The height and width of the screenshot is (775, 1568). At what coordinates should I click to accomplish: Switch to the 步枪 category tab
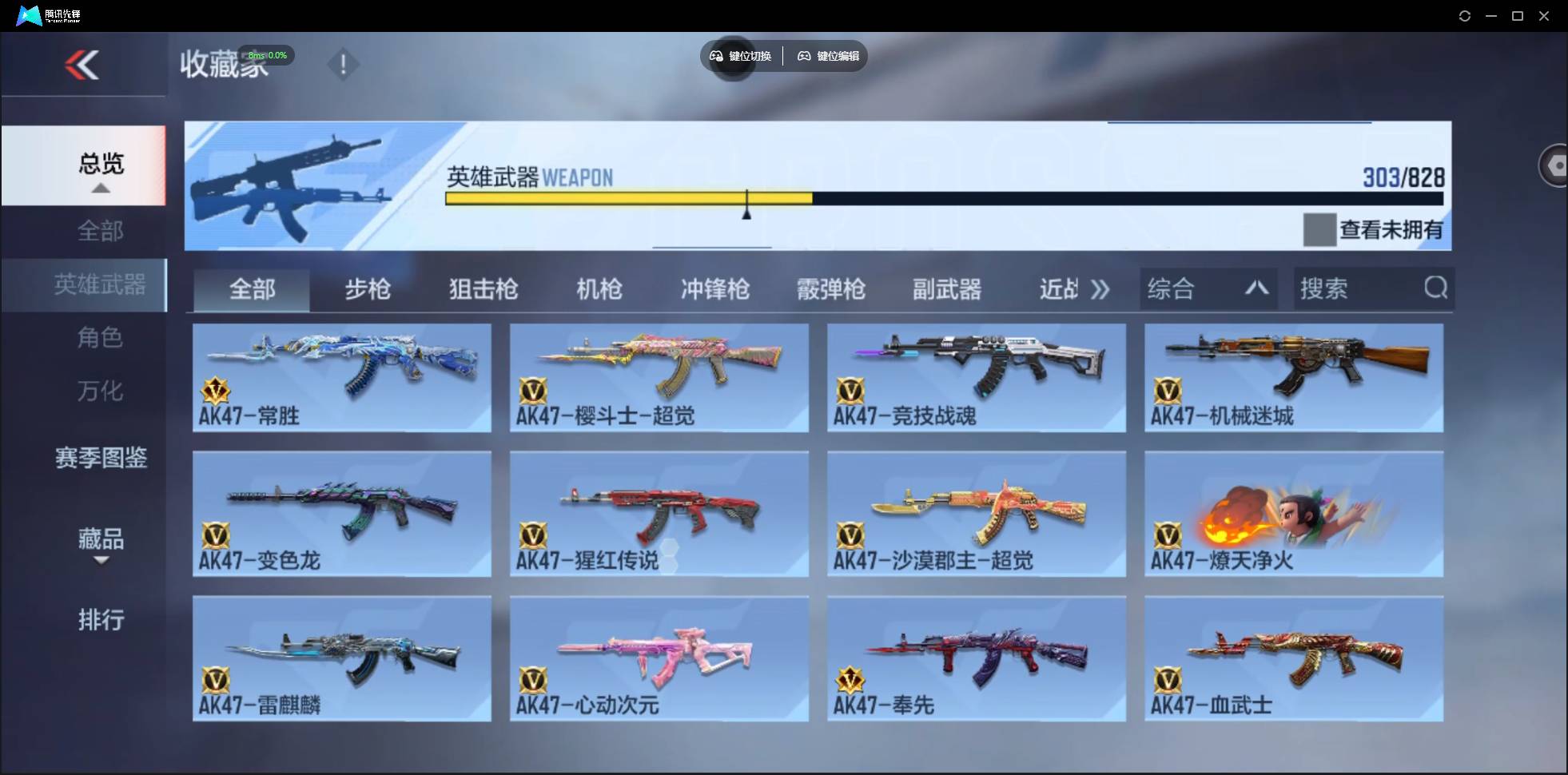[368, 290]
